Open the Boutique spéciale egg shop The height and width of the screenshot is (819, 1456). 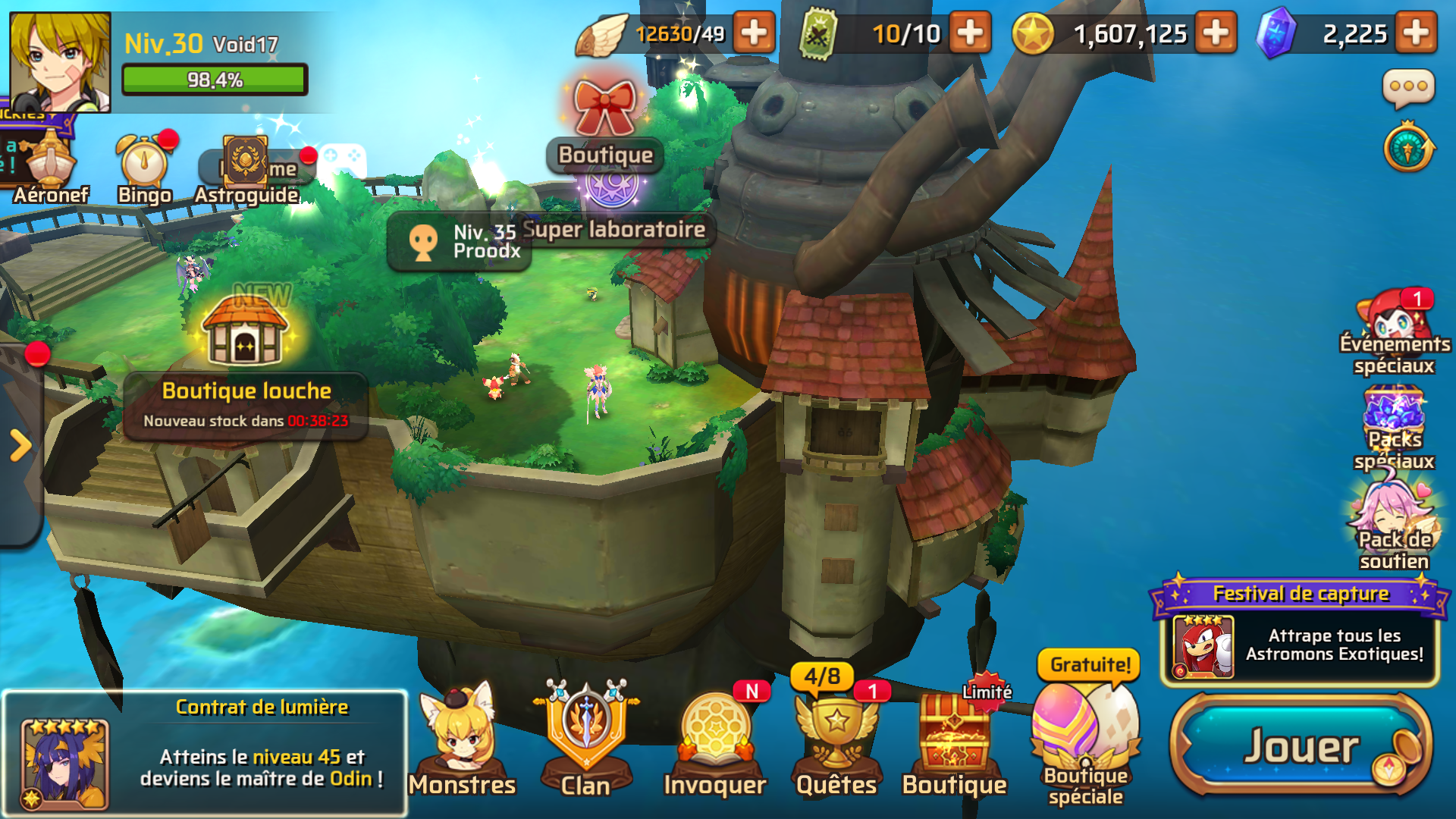1085,739
